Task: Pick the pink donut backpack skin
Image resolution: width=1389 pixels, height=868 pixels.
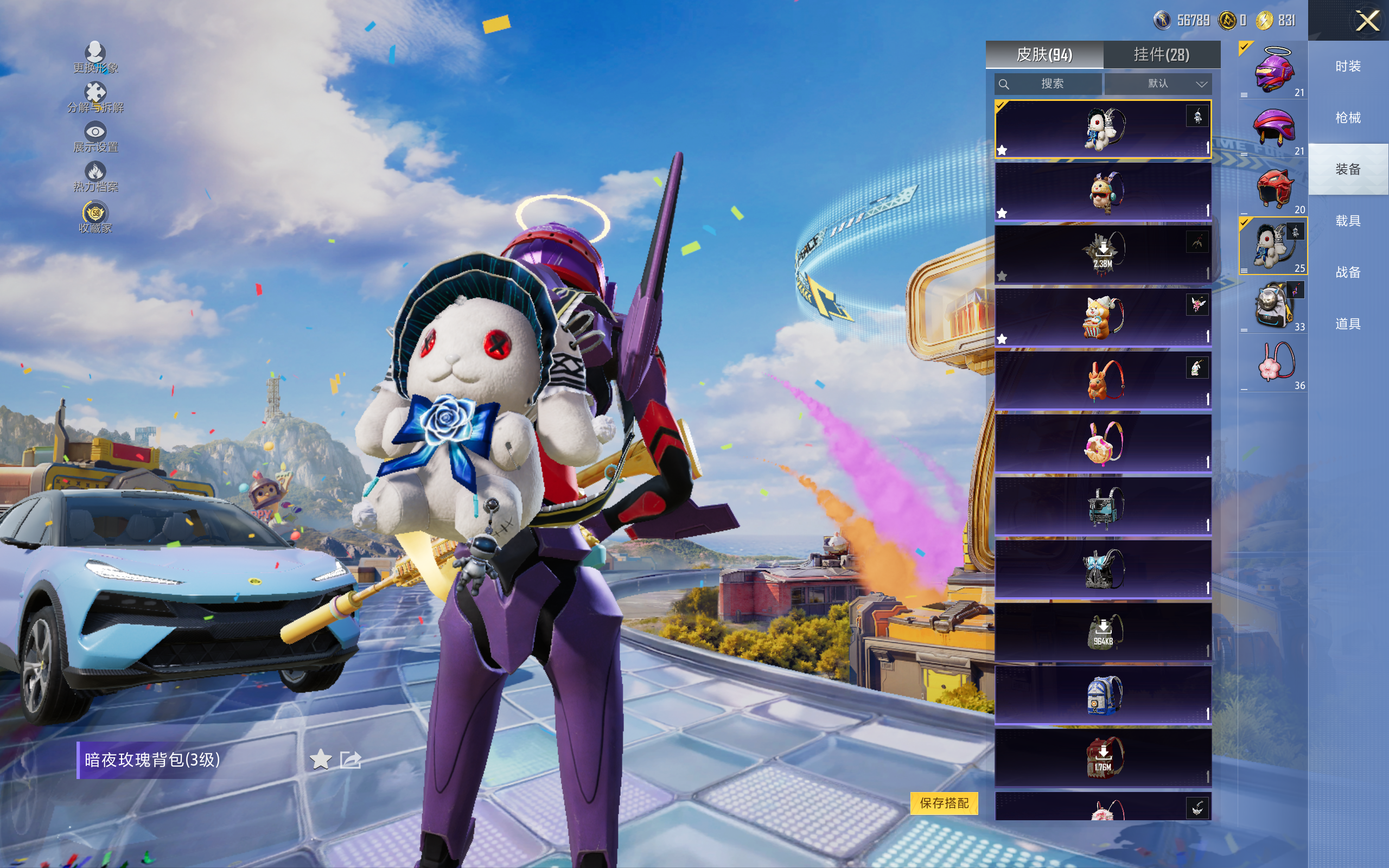Action: 1103,443
